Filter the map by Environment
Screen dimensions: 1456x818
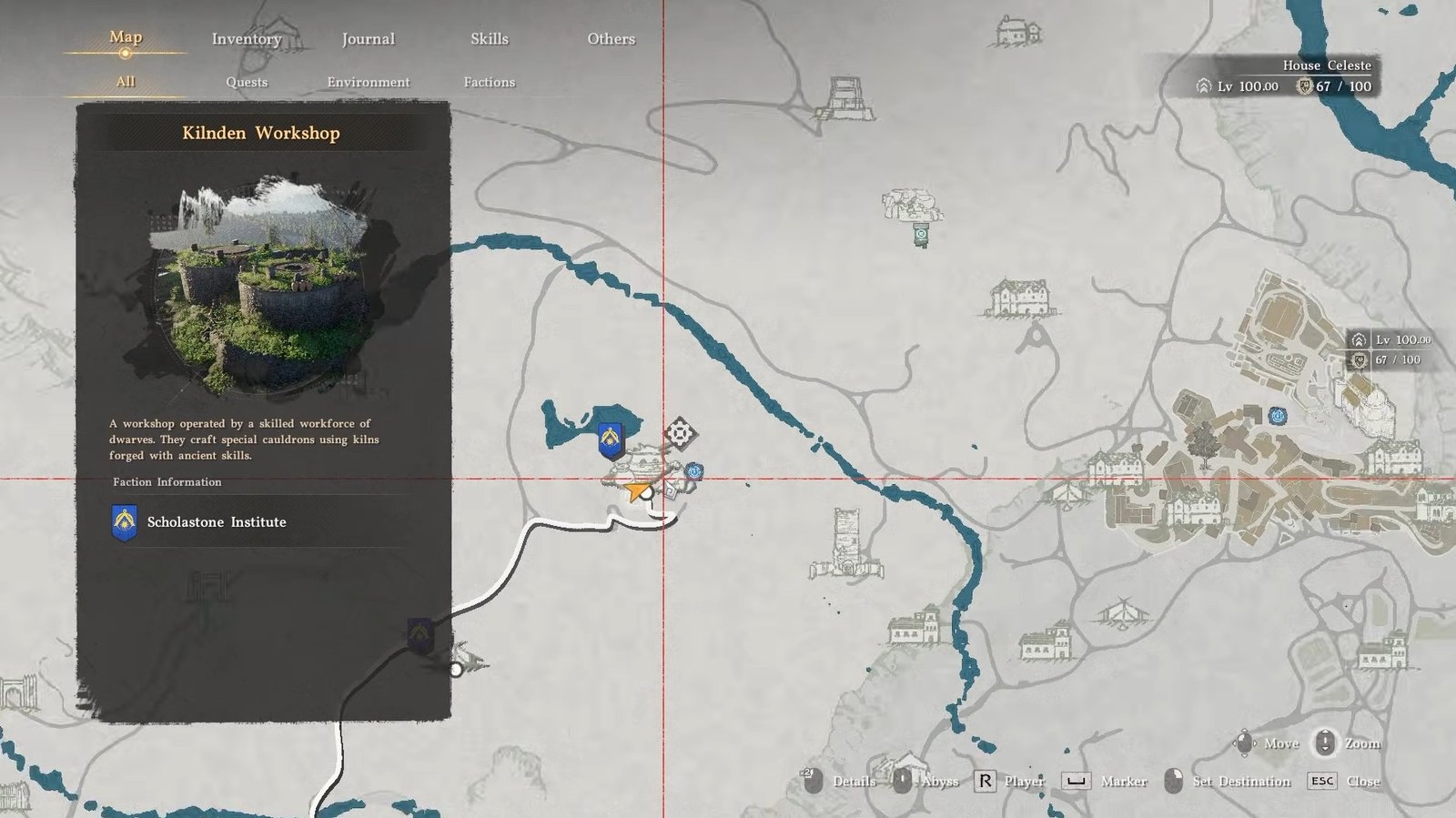coord(368,82)
